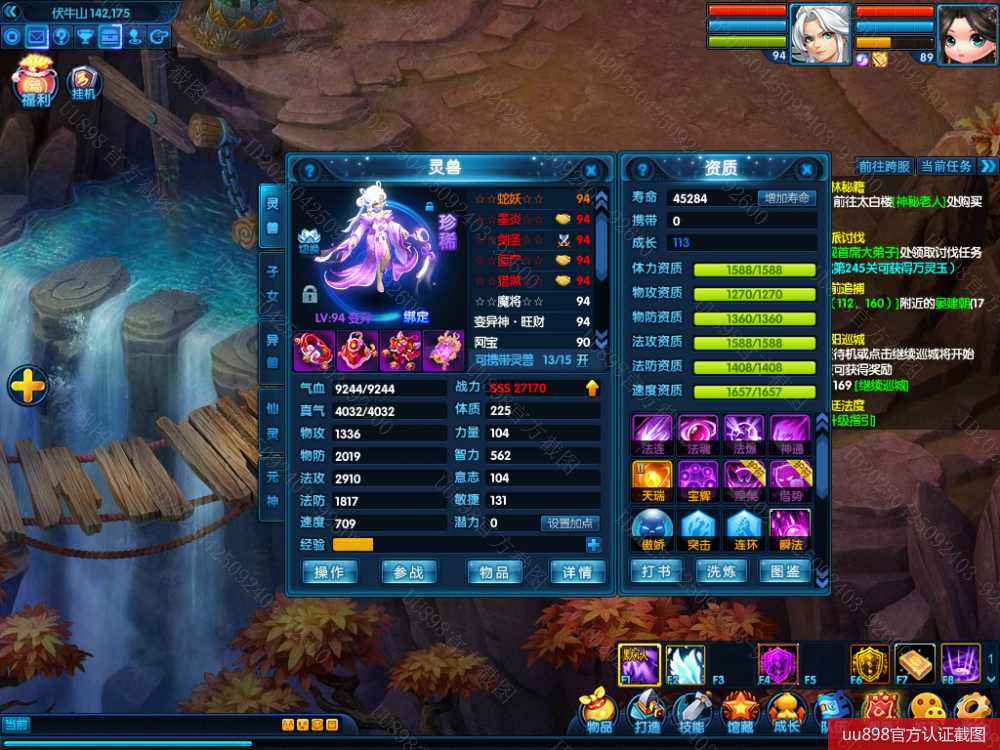
Task: Click the 增加寿命 button
Action: [786, 198]
